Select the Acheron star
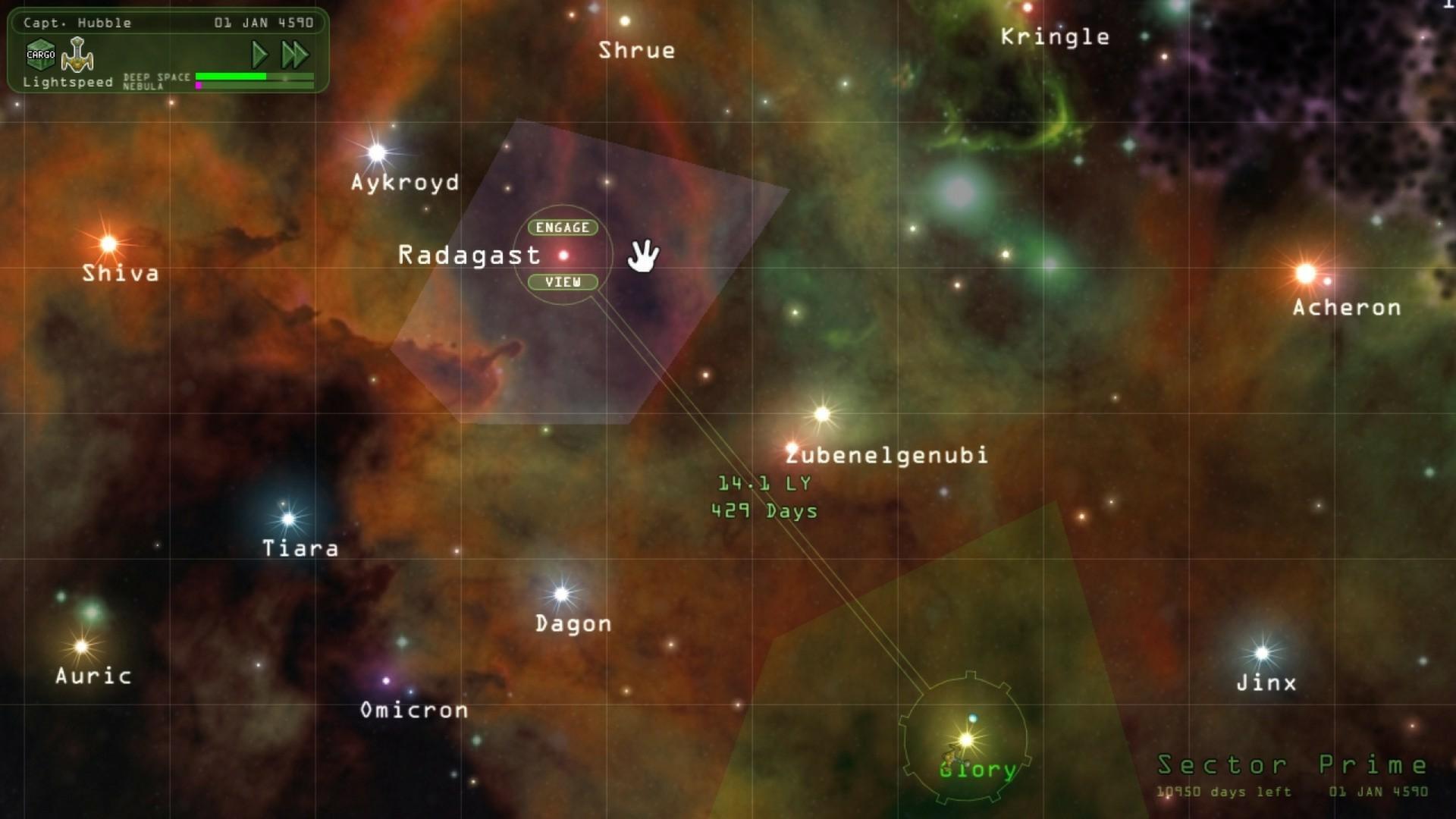1456x819 pixels. click(1306, 273)
